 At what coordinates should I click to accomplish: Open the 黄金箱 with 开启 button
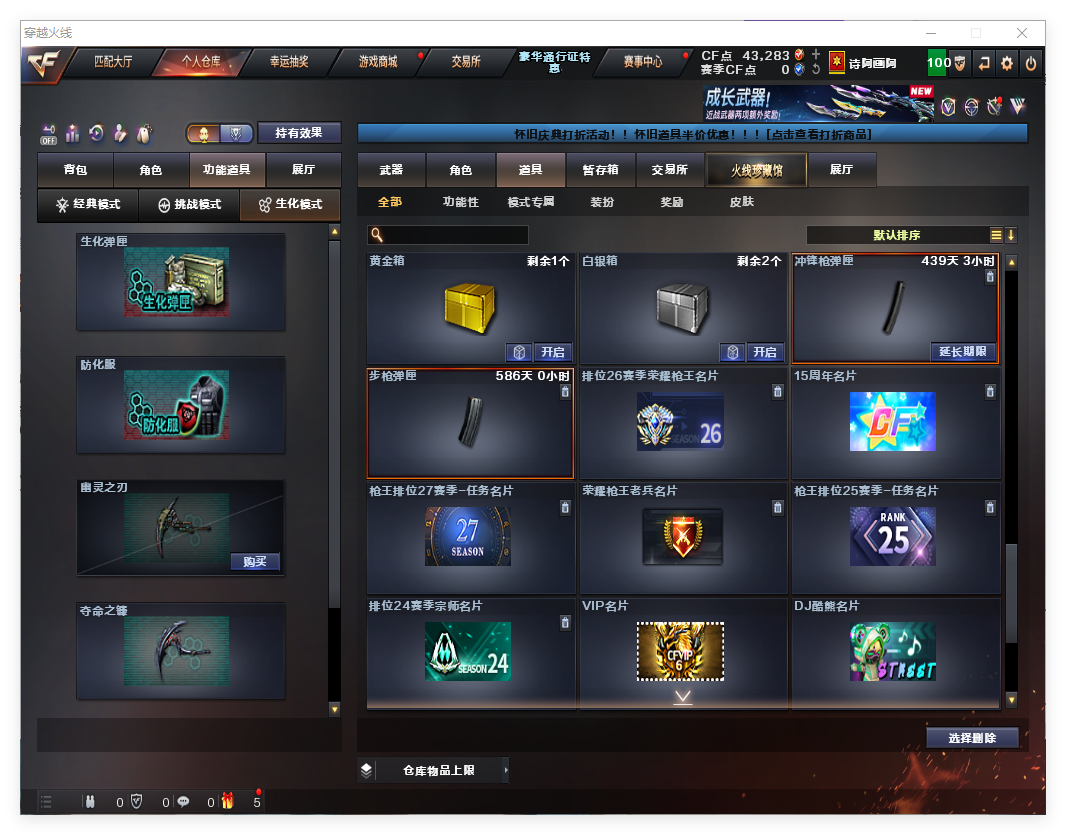[x=553, y=352]
